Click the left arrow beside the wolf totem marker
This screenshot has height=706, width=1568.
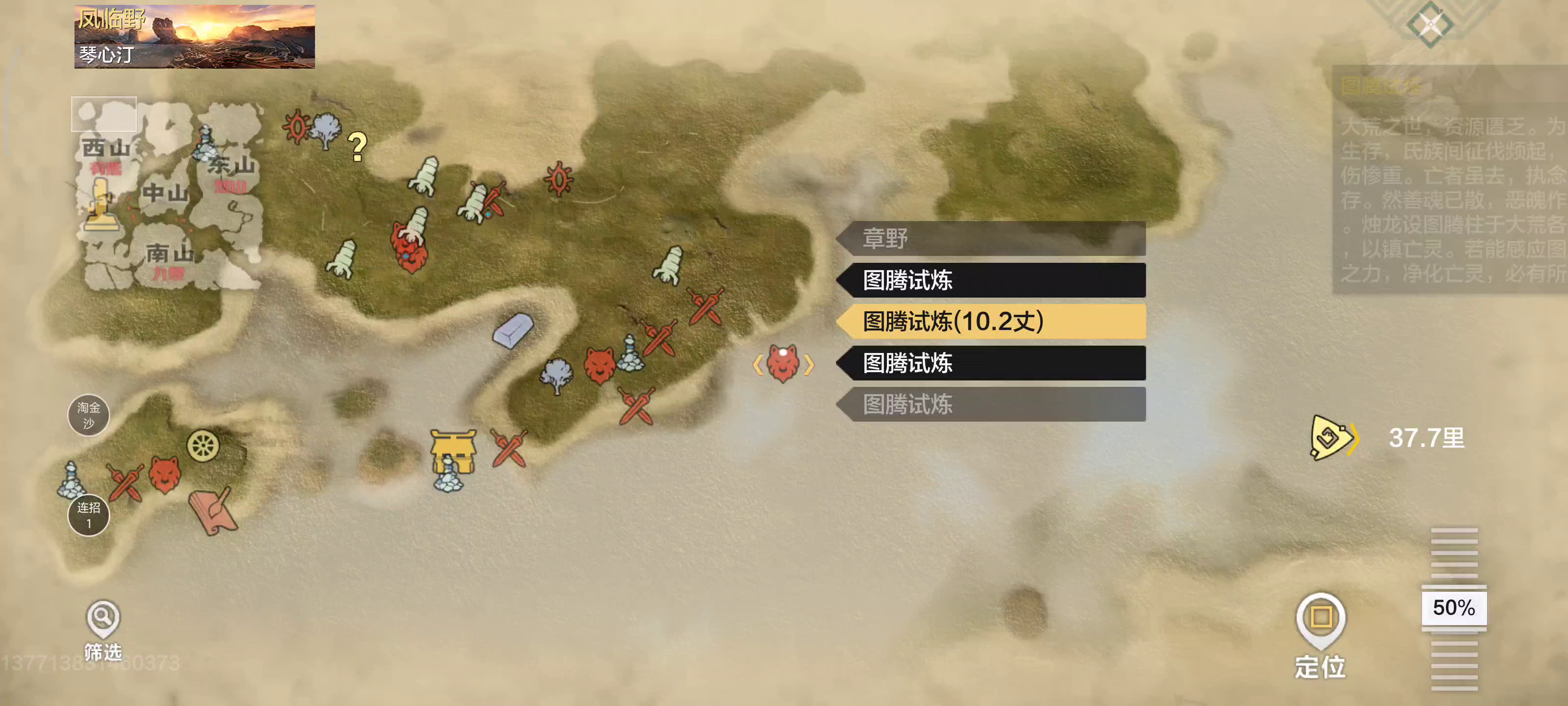click(x=759, y=364)
